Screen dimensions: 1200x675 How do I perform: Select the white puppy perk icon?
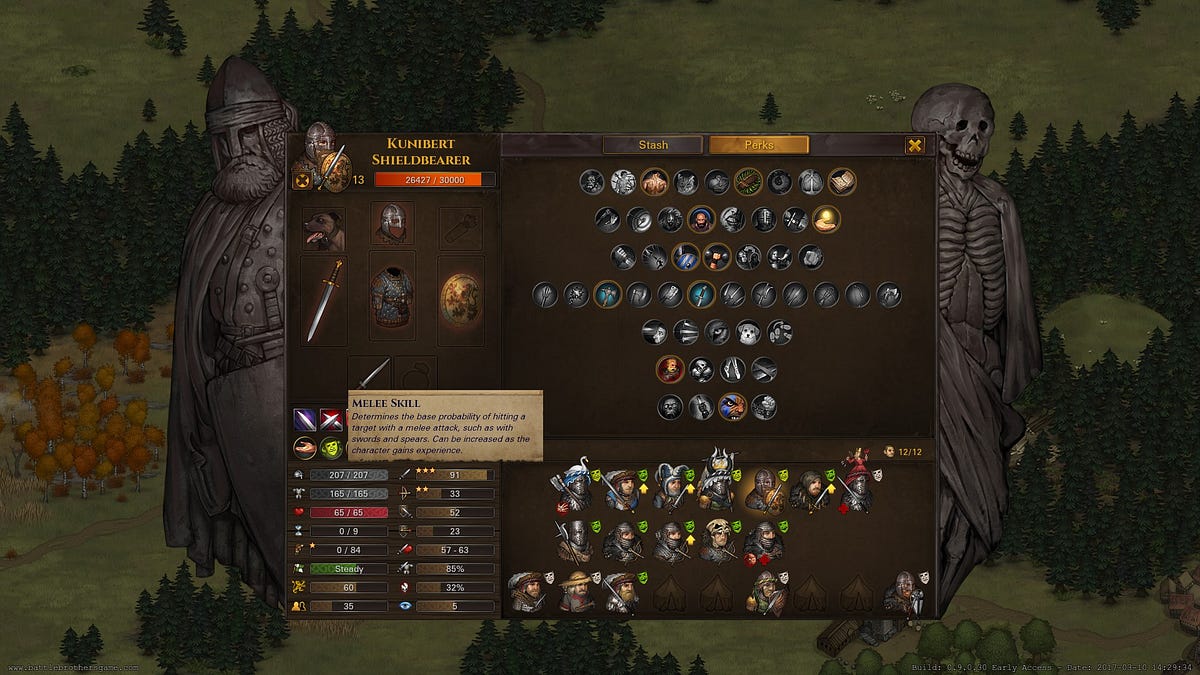(x=748, y=332)
